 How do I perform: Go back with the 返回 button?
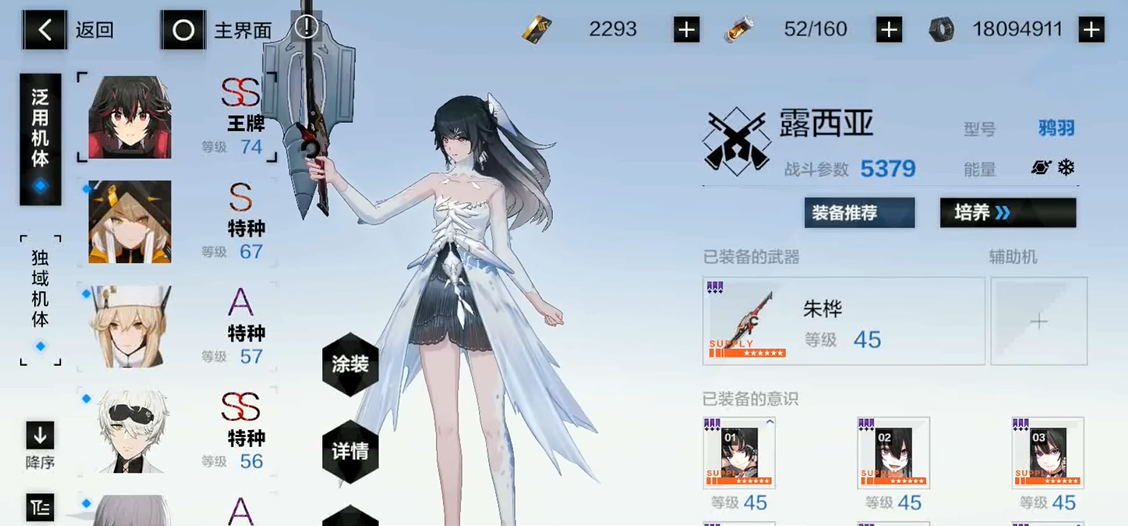tap(68, 30)
